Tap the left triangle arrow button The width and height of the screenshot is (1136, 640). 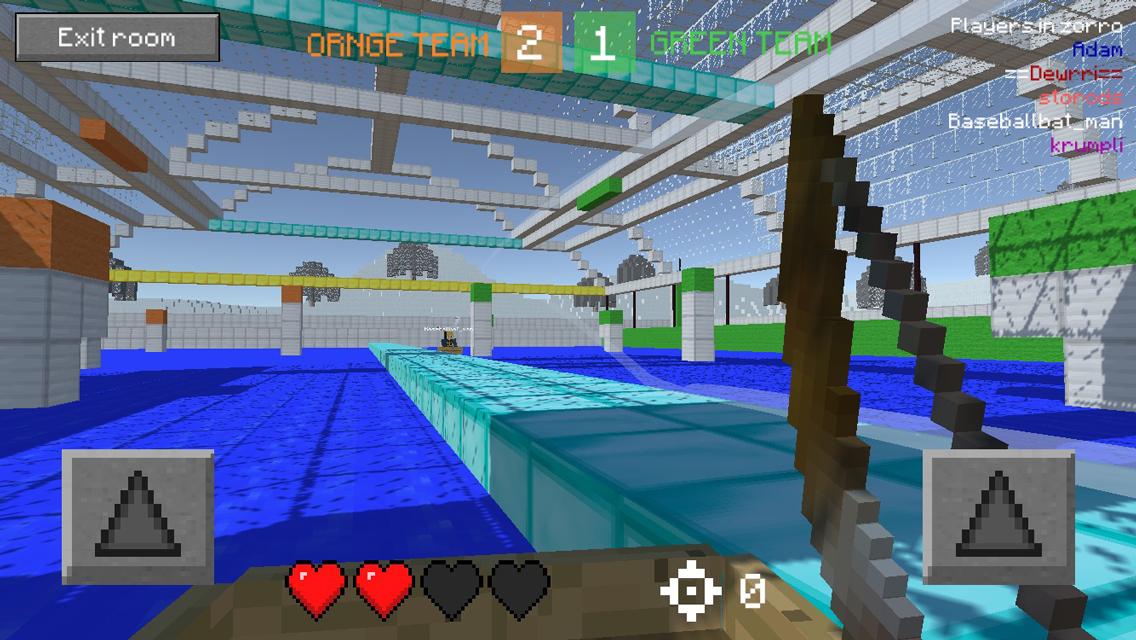(x=138, y=517)
